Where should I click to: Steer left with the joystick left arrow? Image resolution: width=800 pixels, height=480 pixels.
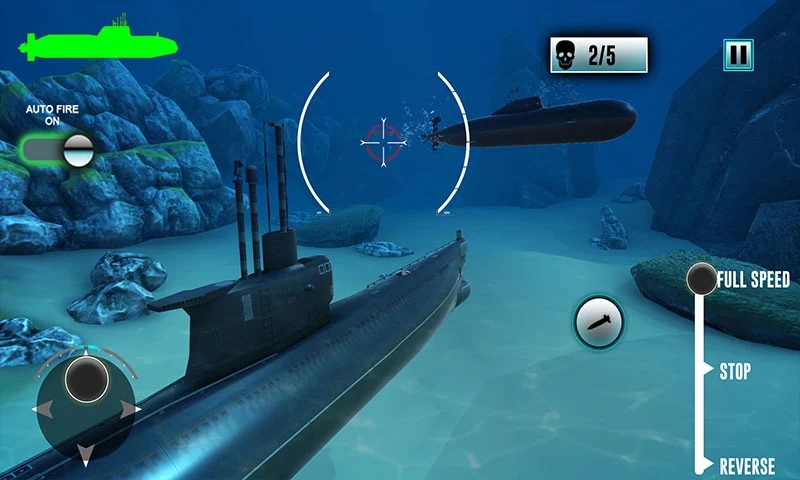click(42, 409)
